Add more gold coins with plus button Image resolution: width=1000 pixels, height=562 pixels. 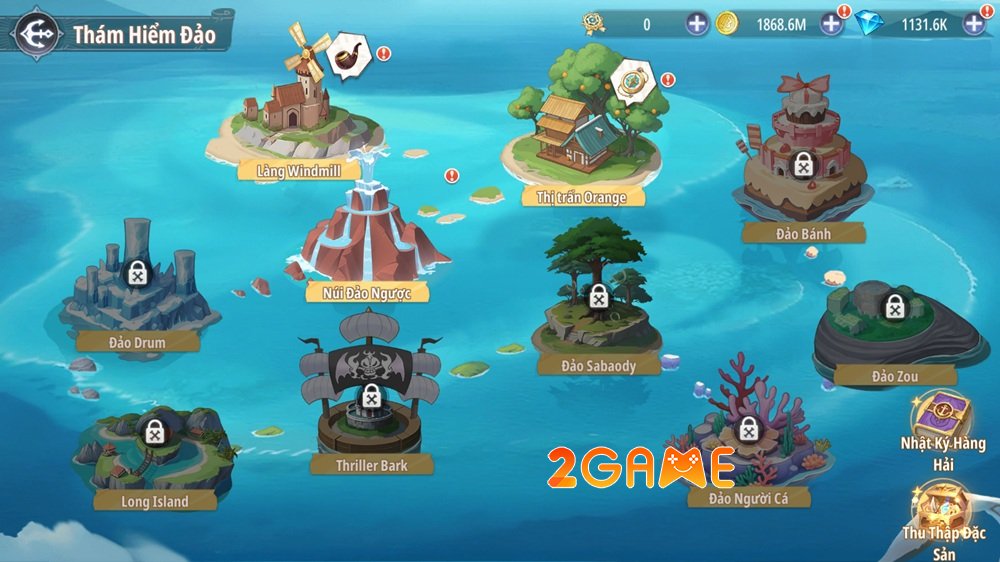coord(831,24)
